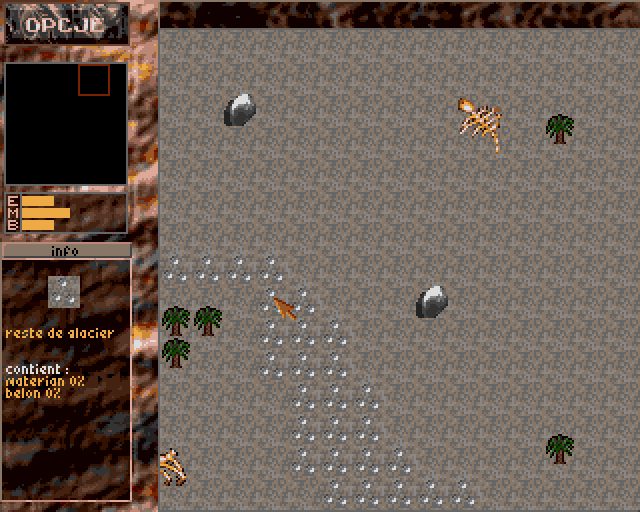Image resolution: width=640 pixels, height=512 pixels.
Task: Open the OPCJE options menu
Action: [65, 24]
